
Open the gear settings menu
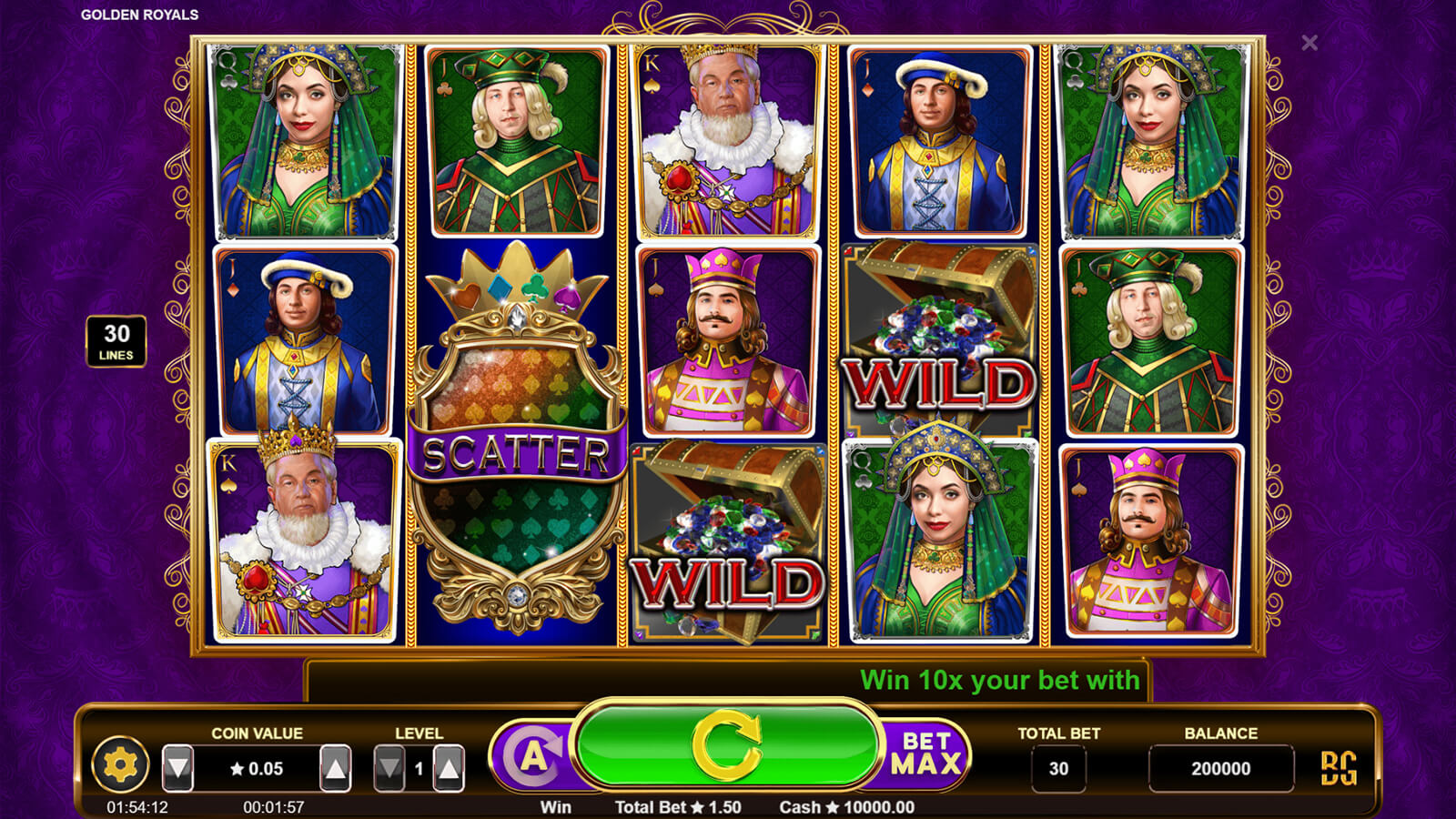tap(120, 765)
